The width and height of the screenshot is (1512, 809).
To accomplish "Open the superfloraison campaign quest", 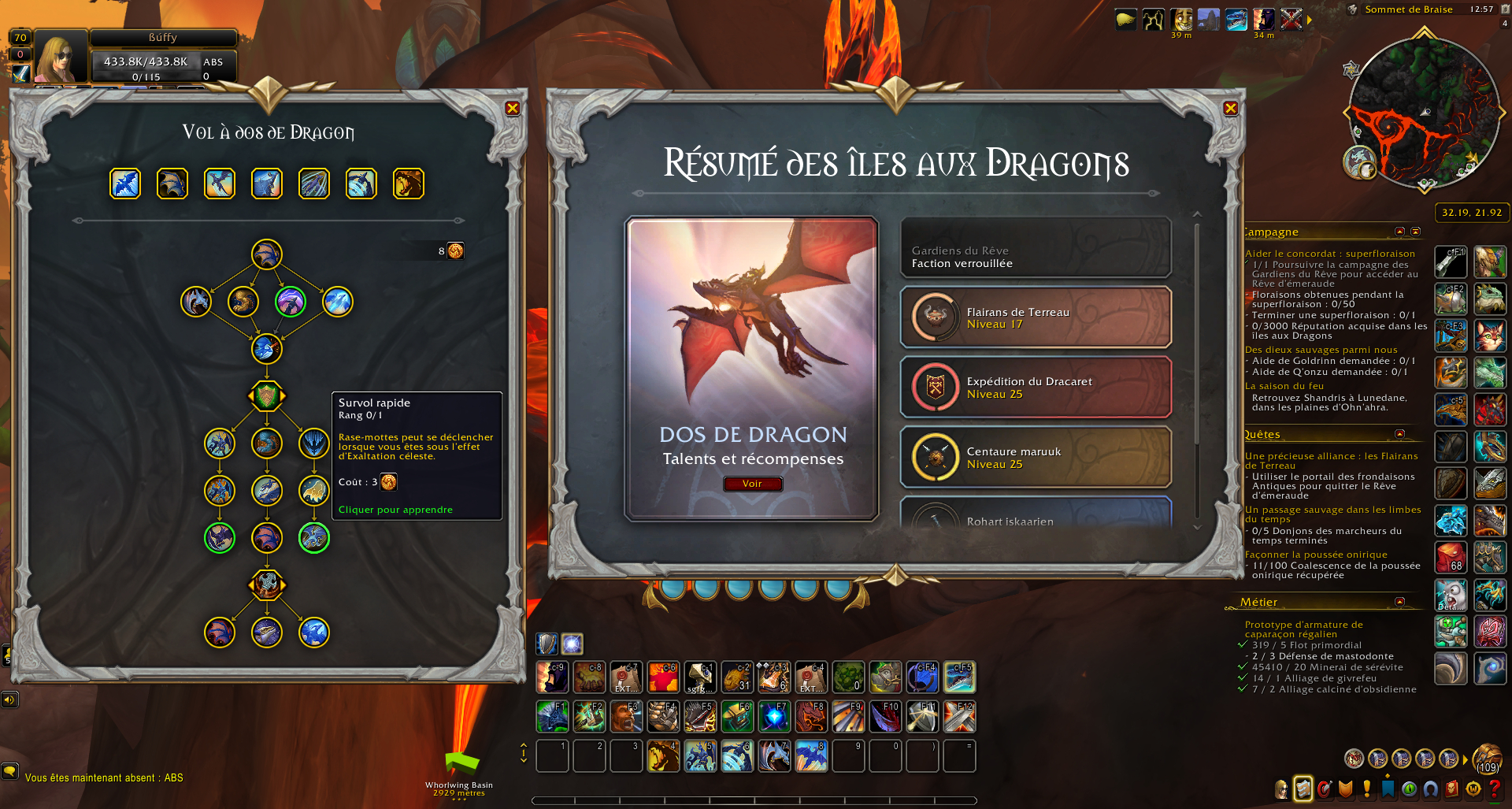I will point(1329,254).
